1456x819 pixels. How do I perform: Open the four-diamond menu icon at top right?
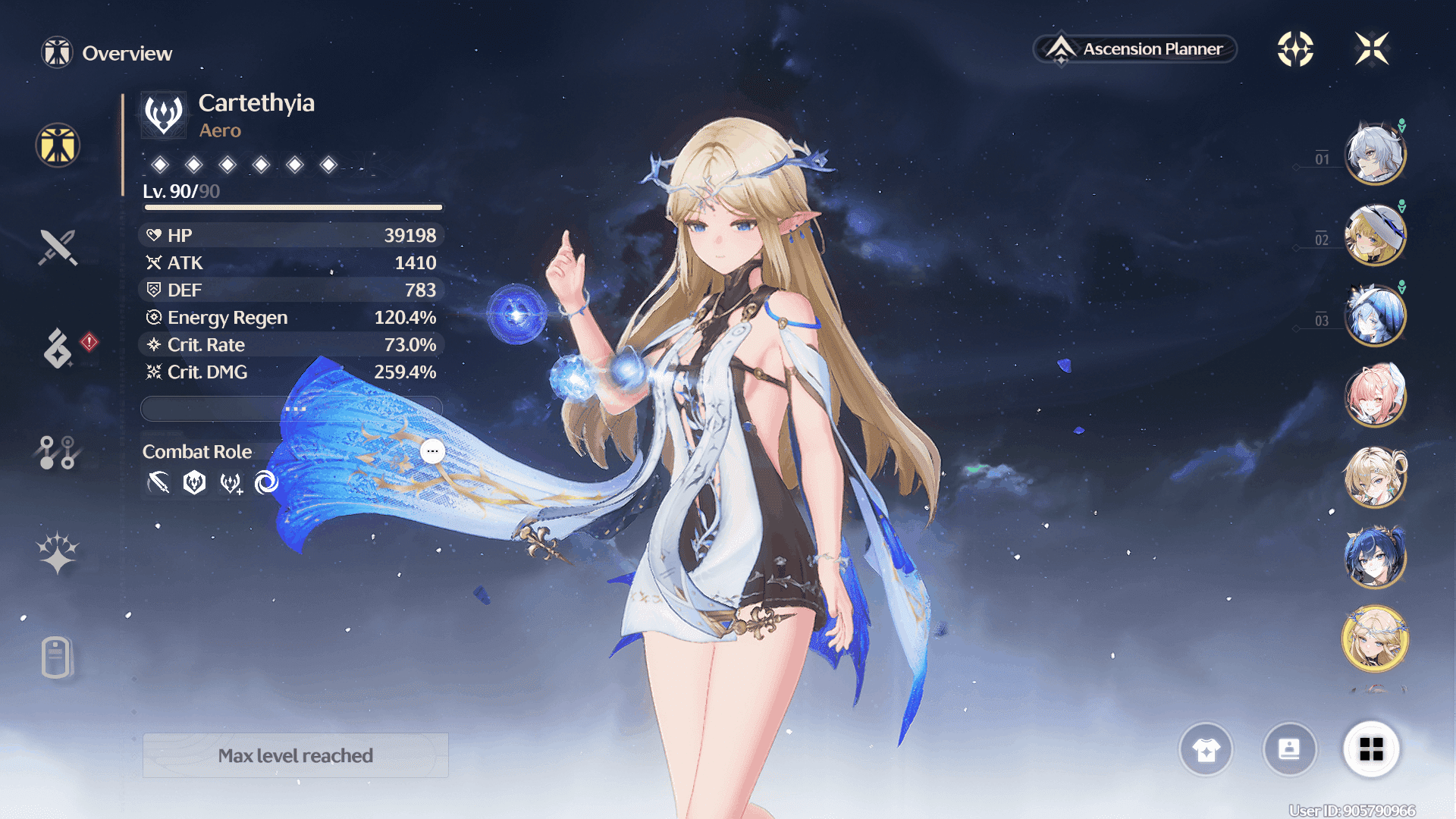(x=1295, y=49)
